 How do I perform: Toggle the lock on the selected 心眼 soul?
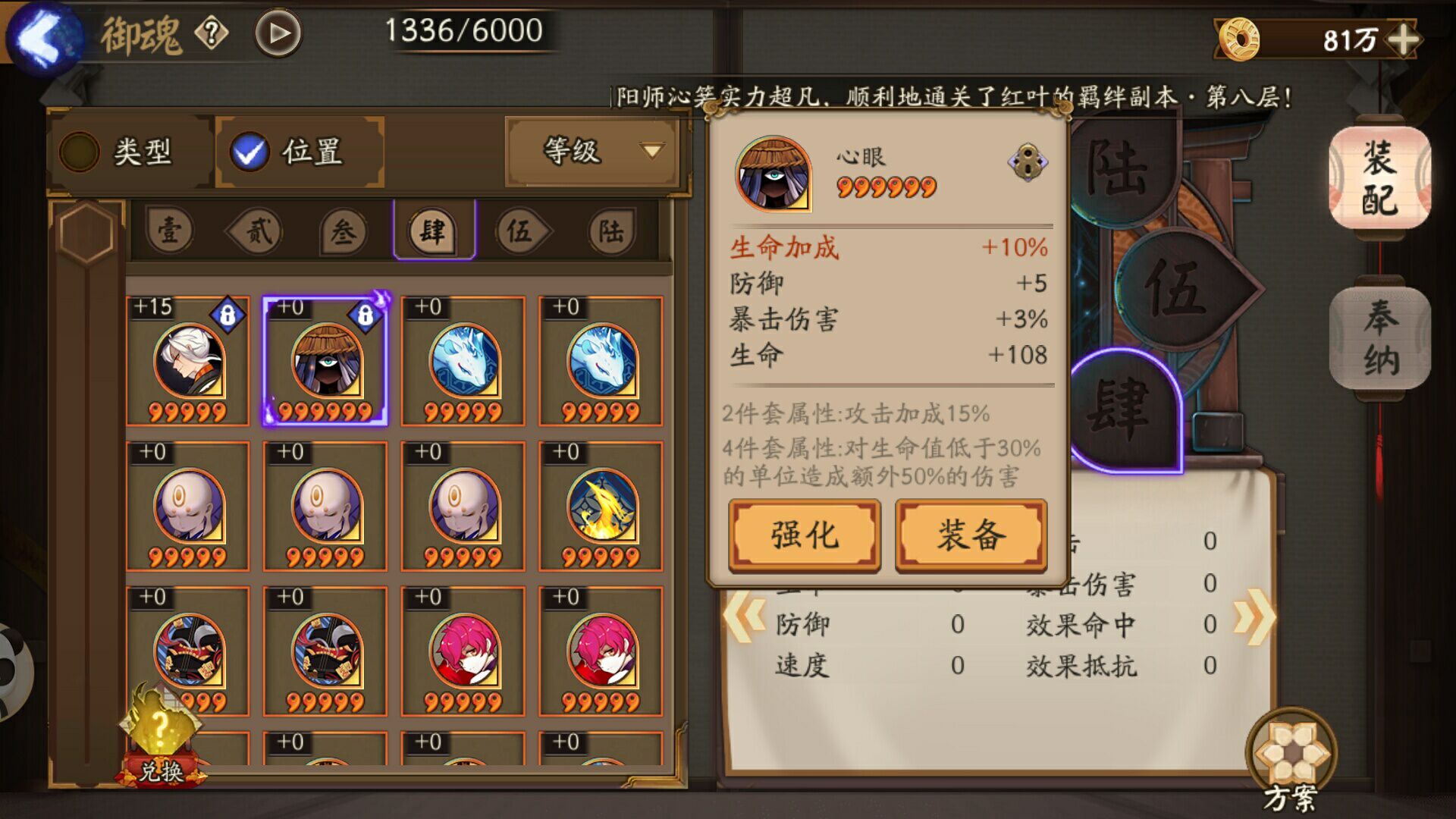[x=363, y=314]
